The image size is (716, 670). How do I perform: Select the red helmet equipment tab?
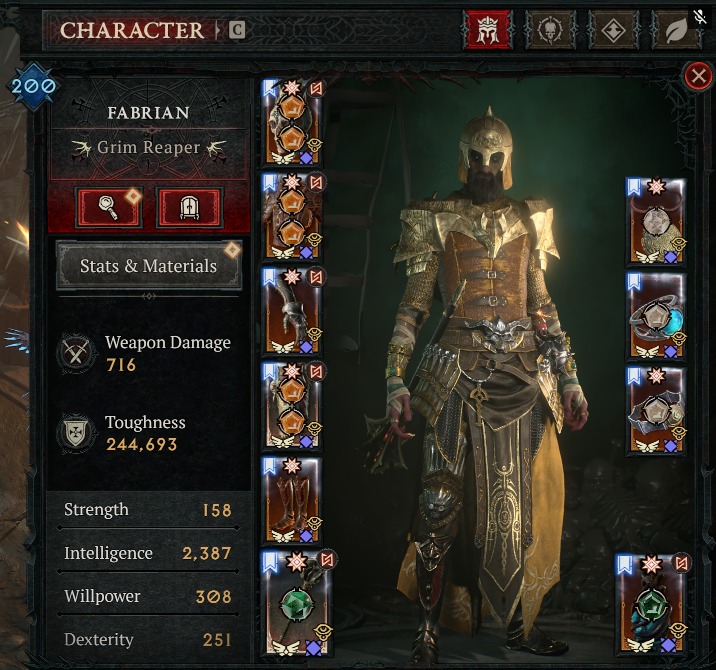tap(489, 30)
